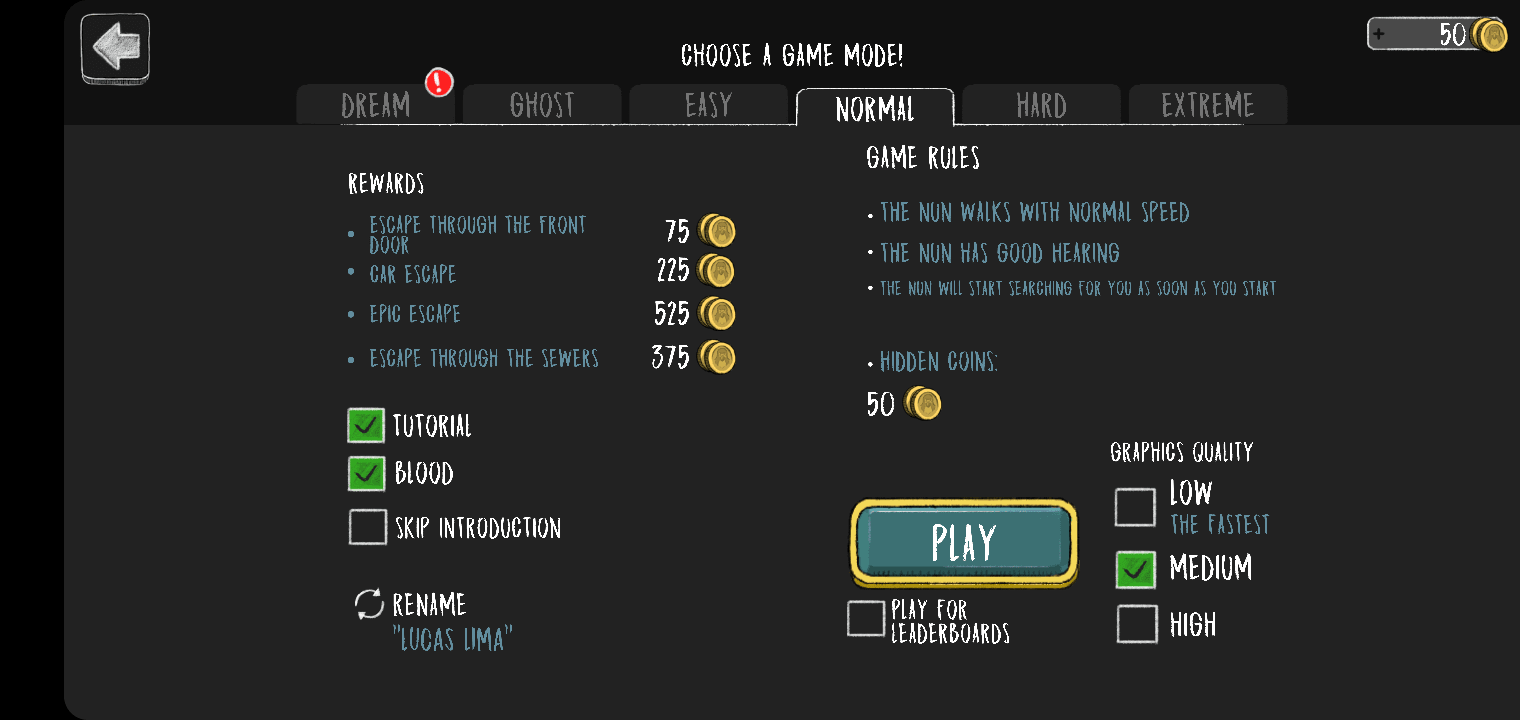This screenshot has height=720, width=1520.
Task: Disable the Tutorial checkbox
Action: pos(366,424)
